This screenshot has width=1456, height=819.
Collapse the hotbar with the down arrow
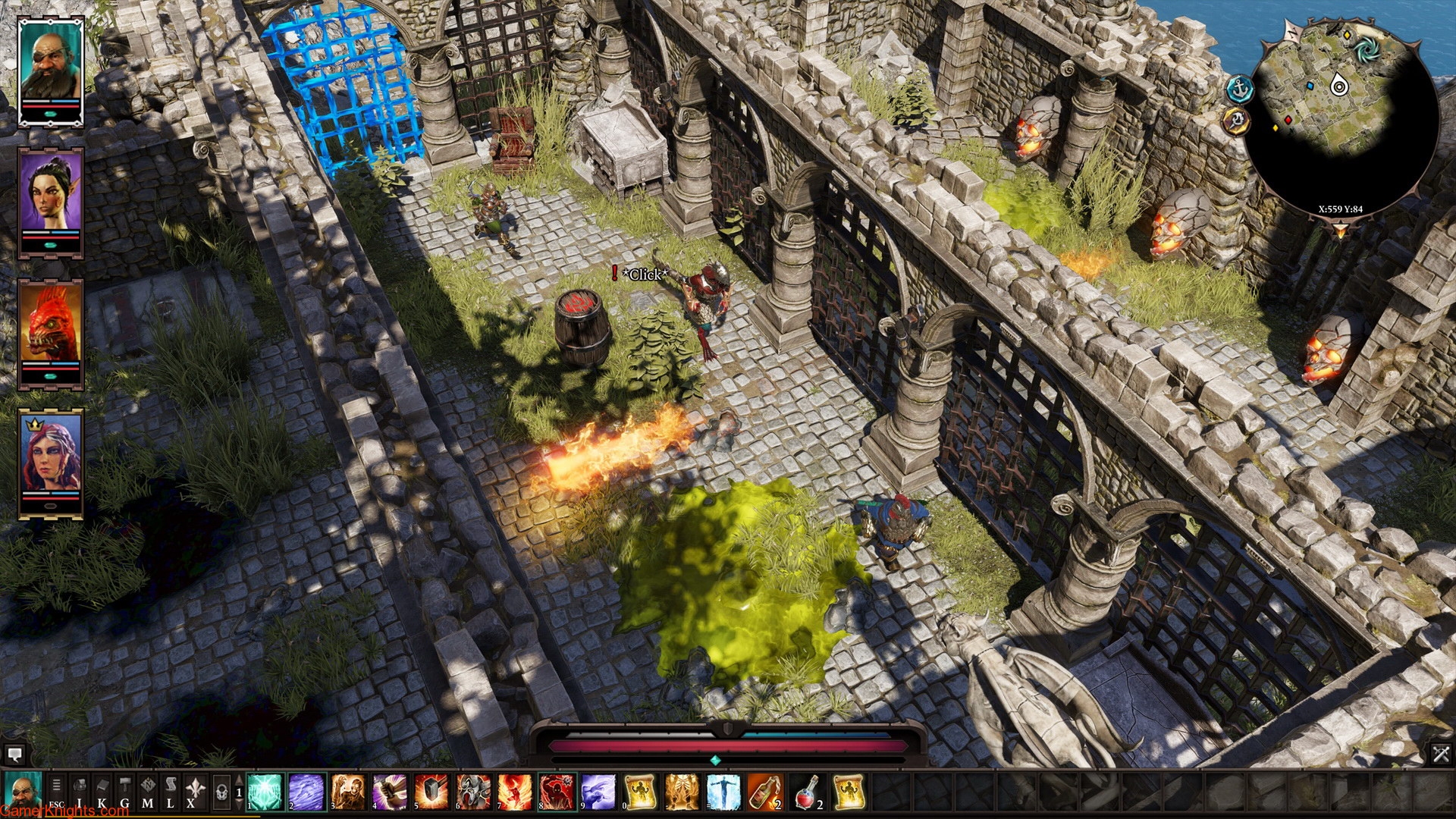(239, 805)
